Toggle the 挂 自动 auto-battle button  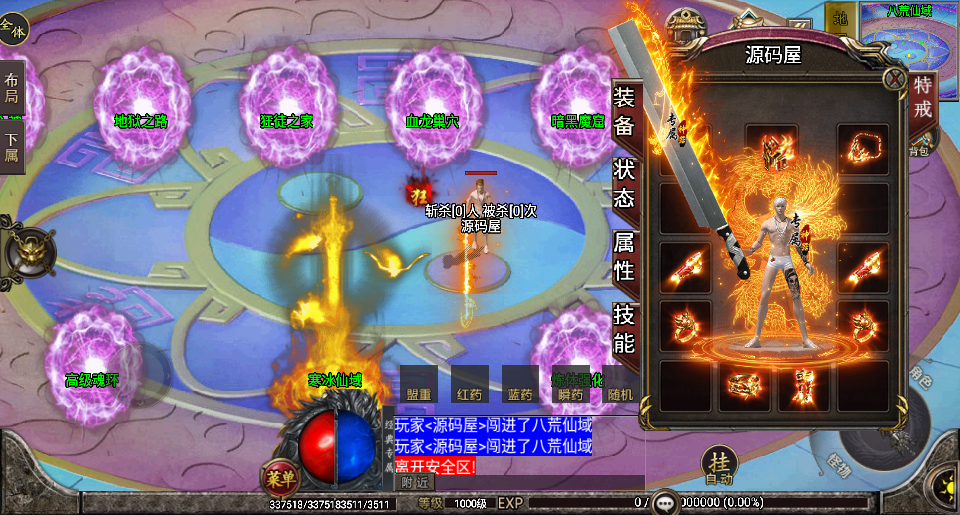pos(718,465)
